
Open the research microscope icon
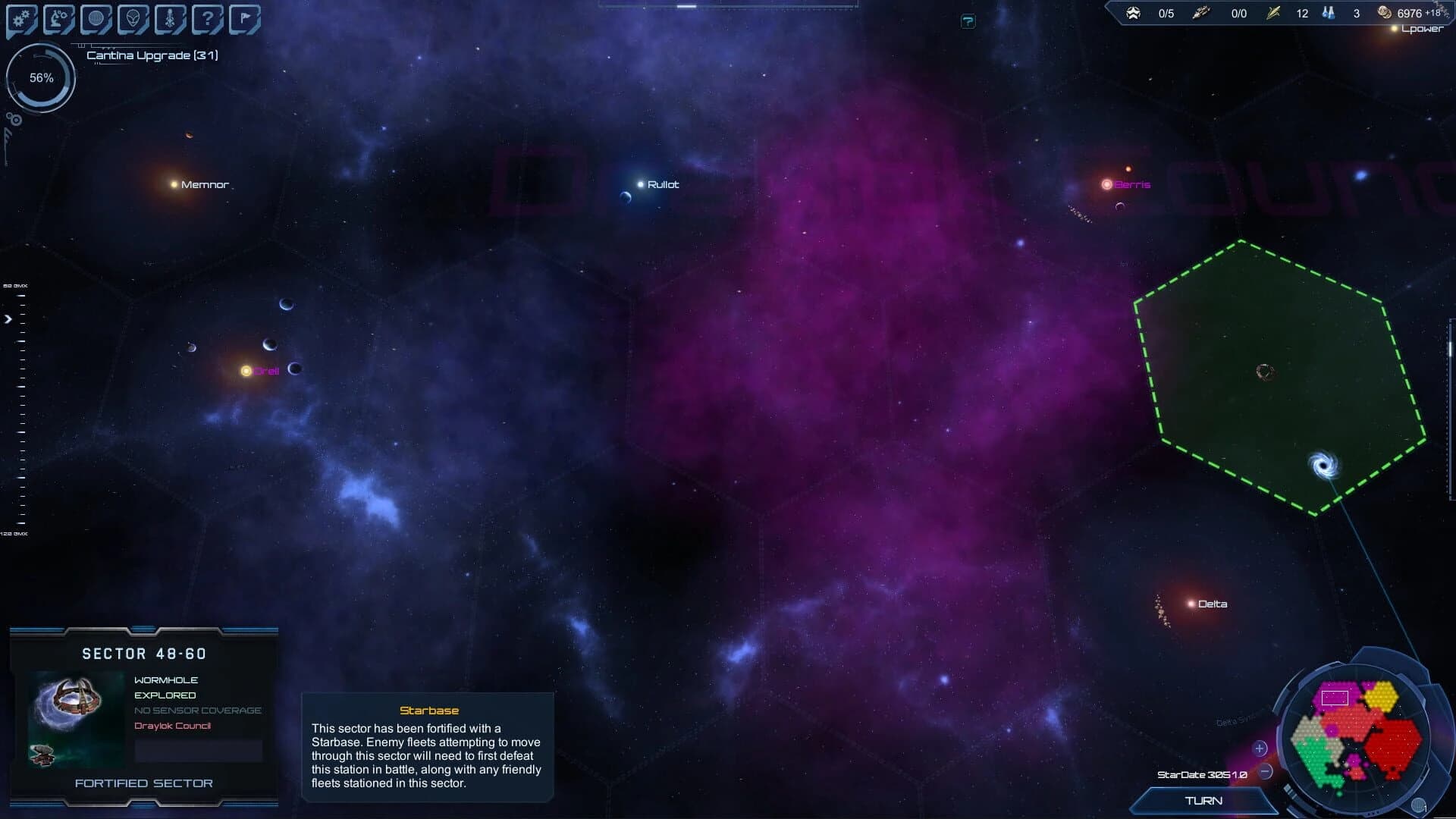click(x=57, y=17)
